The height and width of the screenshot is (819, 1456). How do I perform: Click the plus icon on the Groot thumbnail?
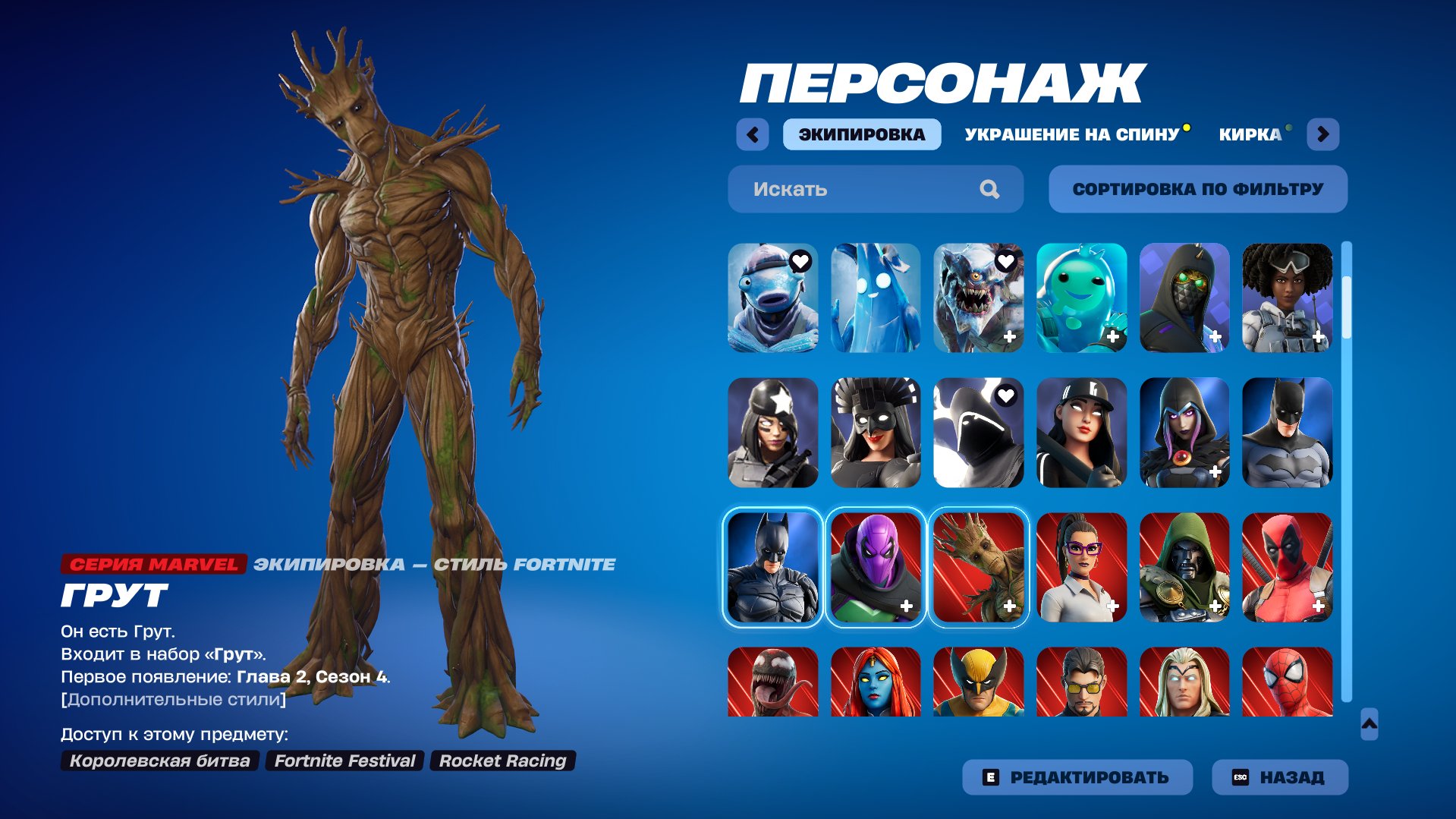(1008, 605)
